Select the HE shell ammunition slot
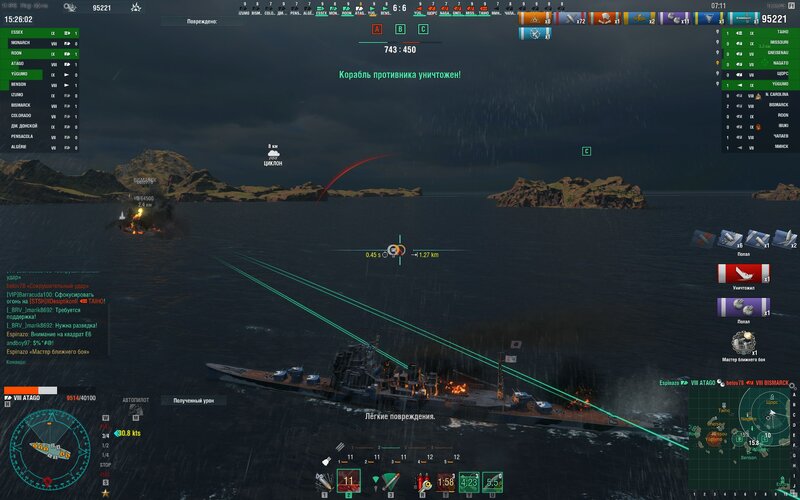Image resolution: width=800 pixels, height=500 pixels. 326,482
